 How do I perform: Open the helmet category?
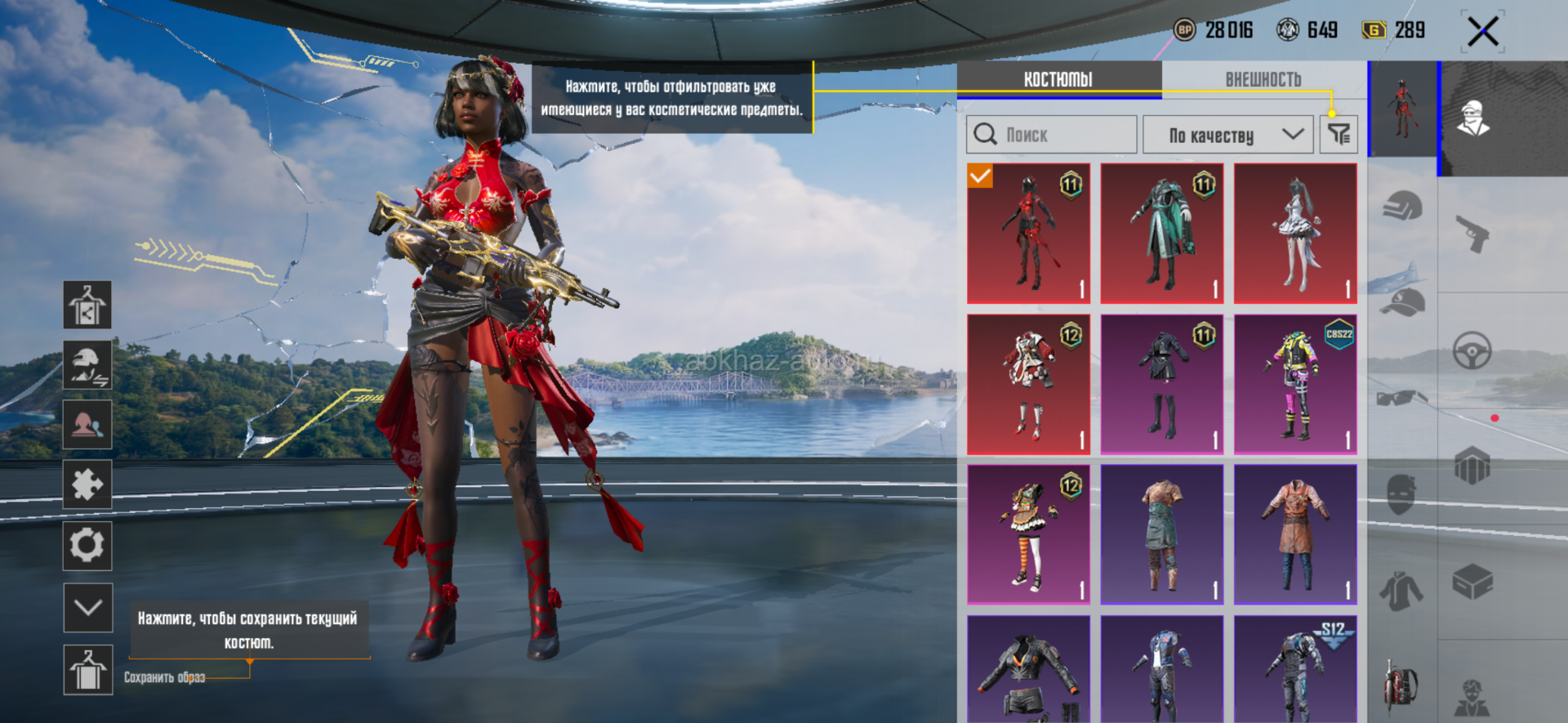[x=1402, y=207]
